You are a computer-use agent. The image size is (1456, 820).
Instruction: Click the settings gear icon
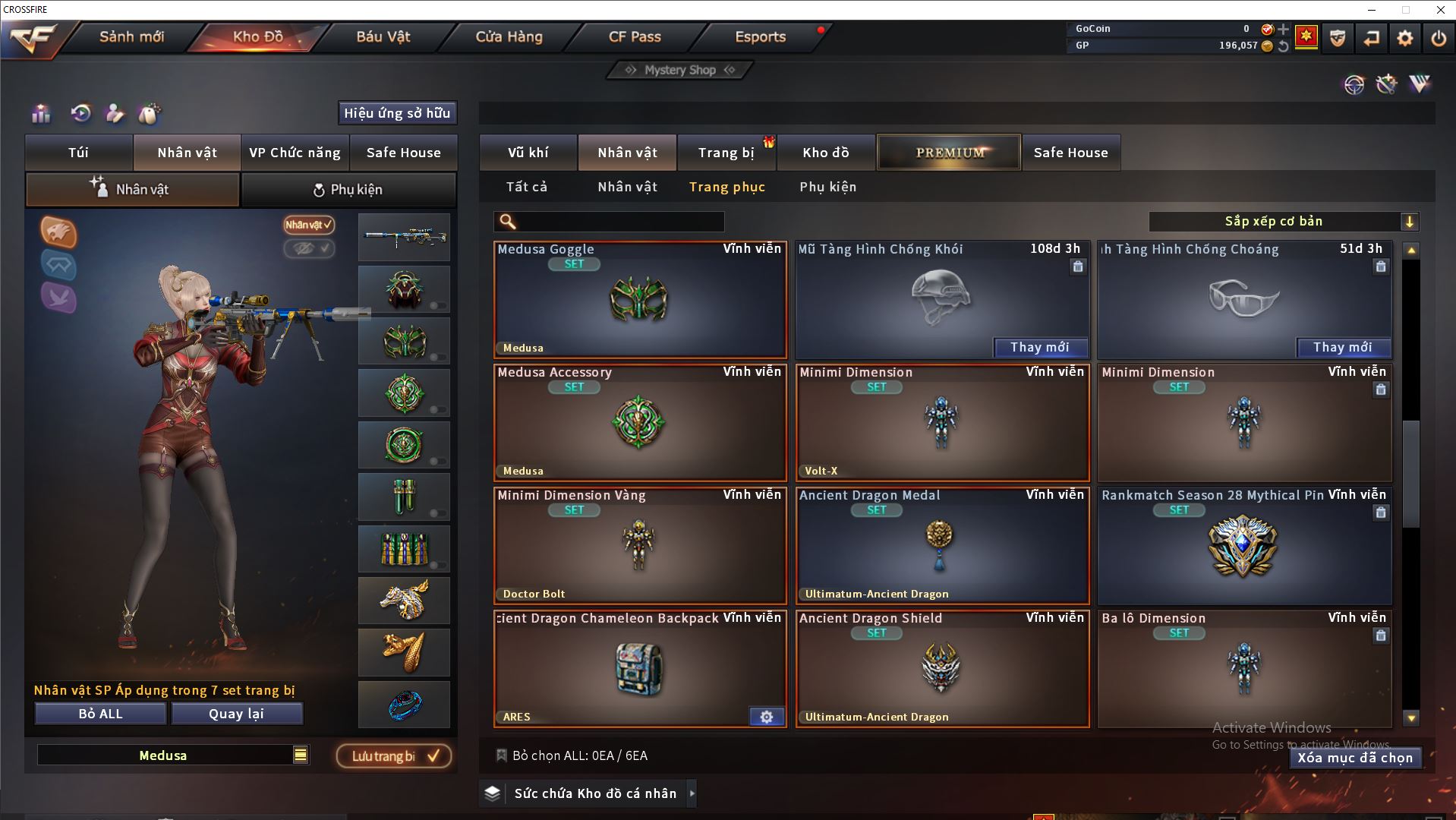(1404, 38)
